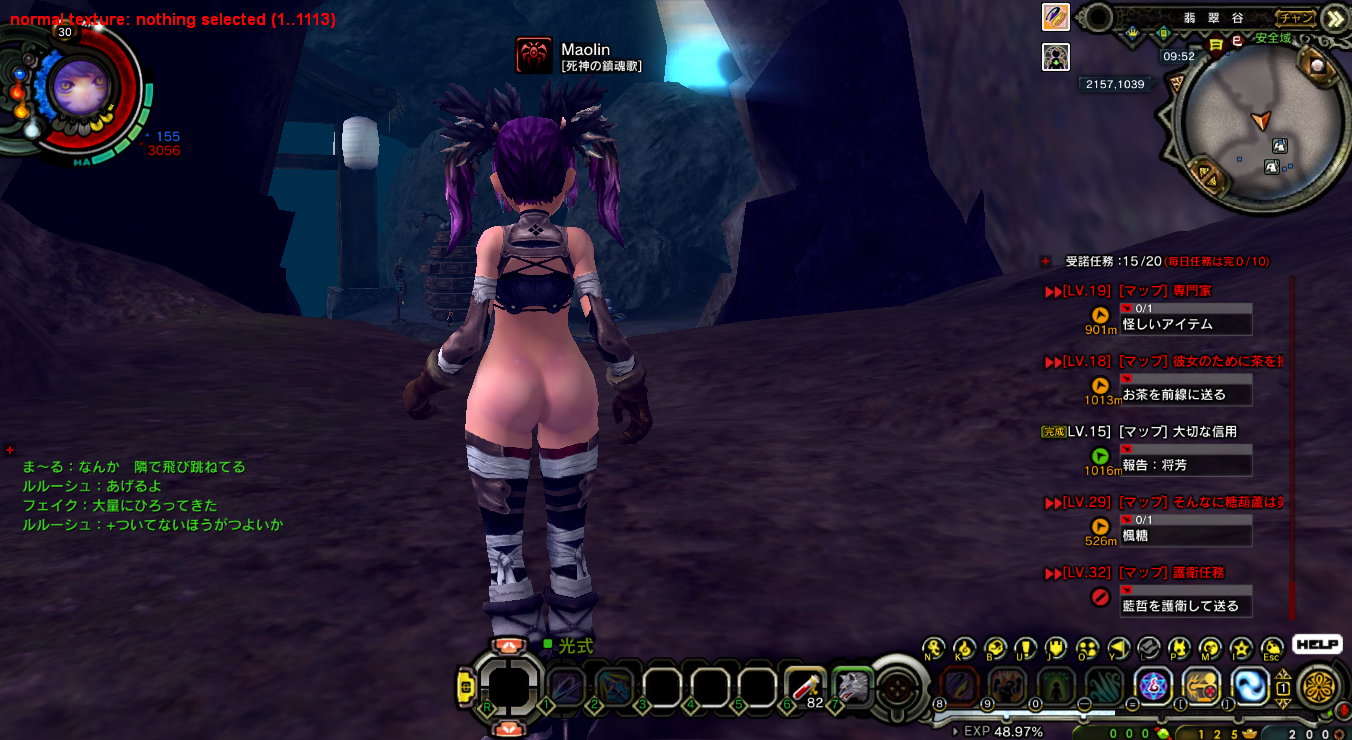1352x740 pixels.
Task: Open the HELP button
Action: 1316,645
